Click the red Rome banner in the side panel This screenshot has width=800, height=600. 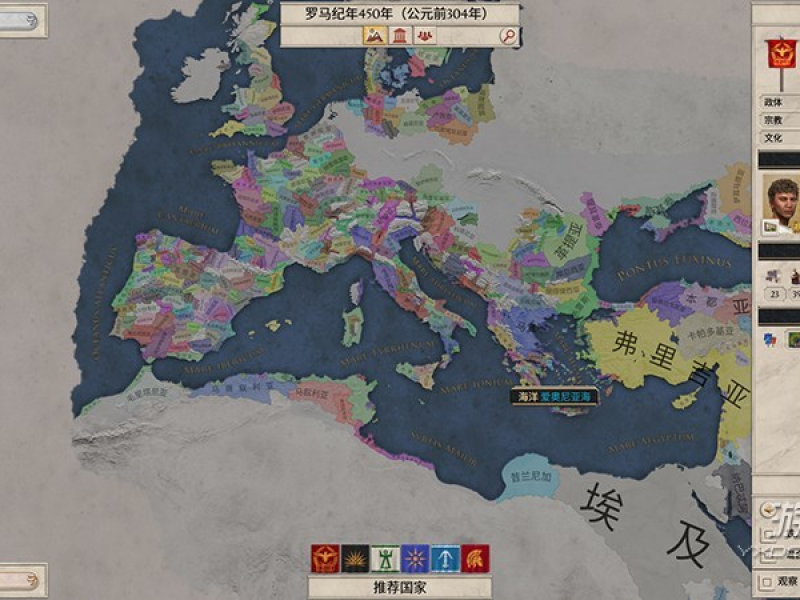pos(782,54)
